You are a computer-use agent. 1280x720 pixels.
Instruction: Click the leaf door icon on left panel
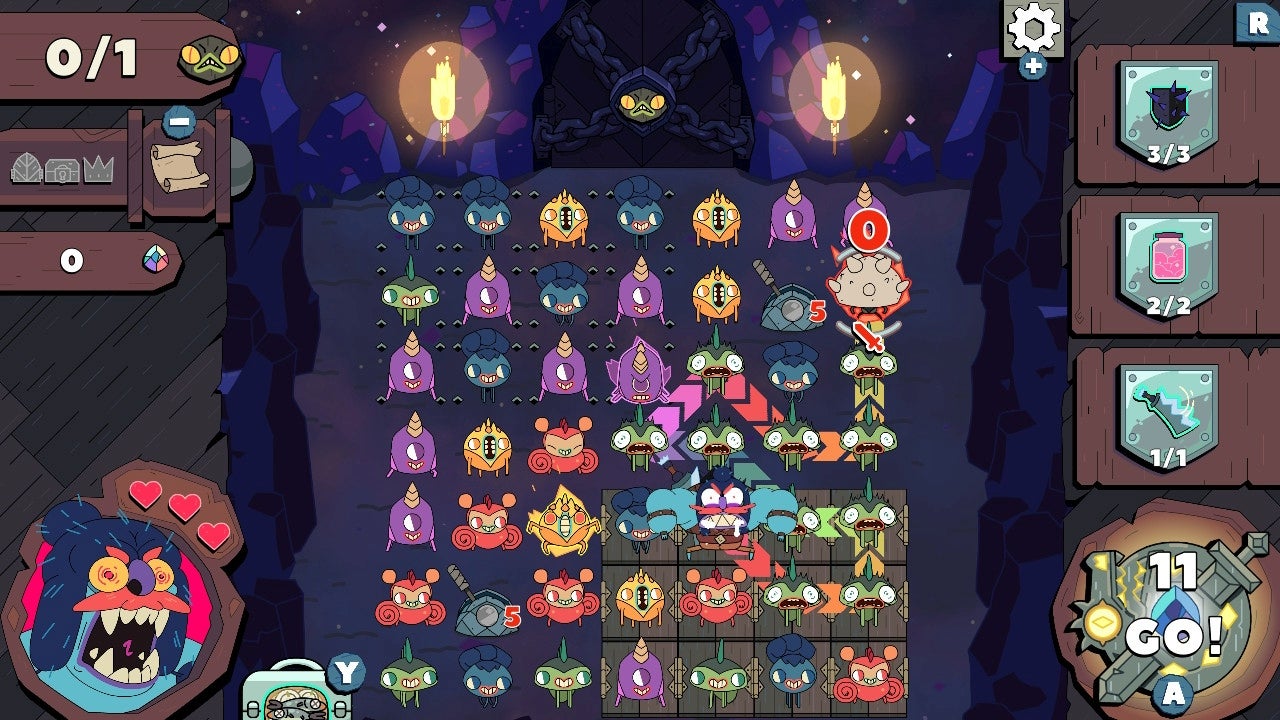(x=27, y=168)
